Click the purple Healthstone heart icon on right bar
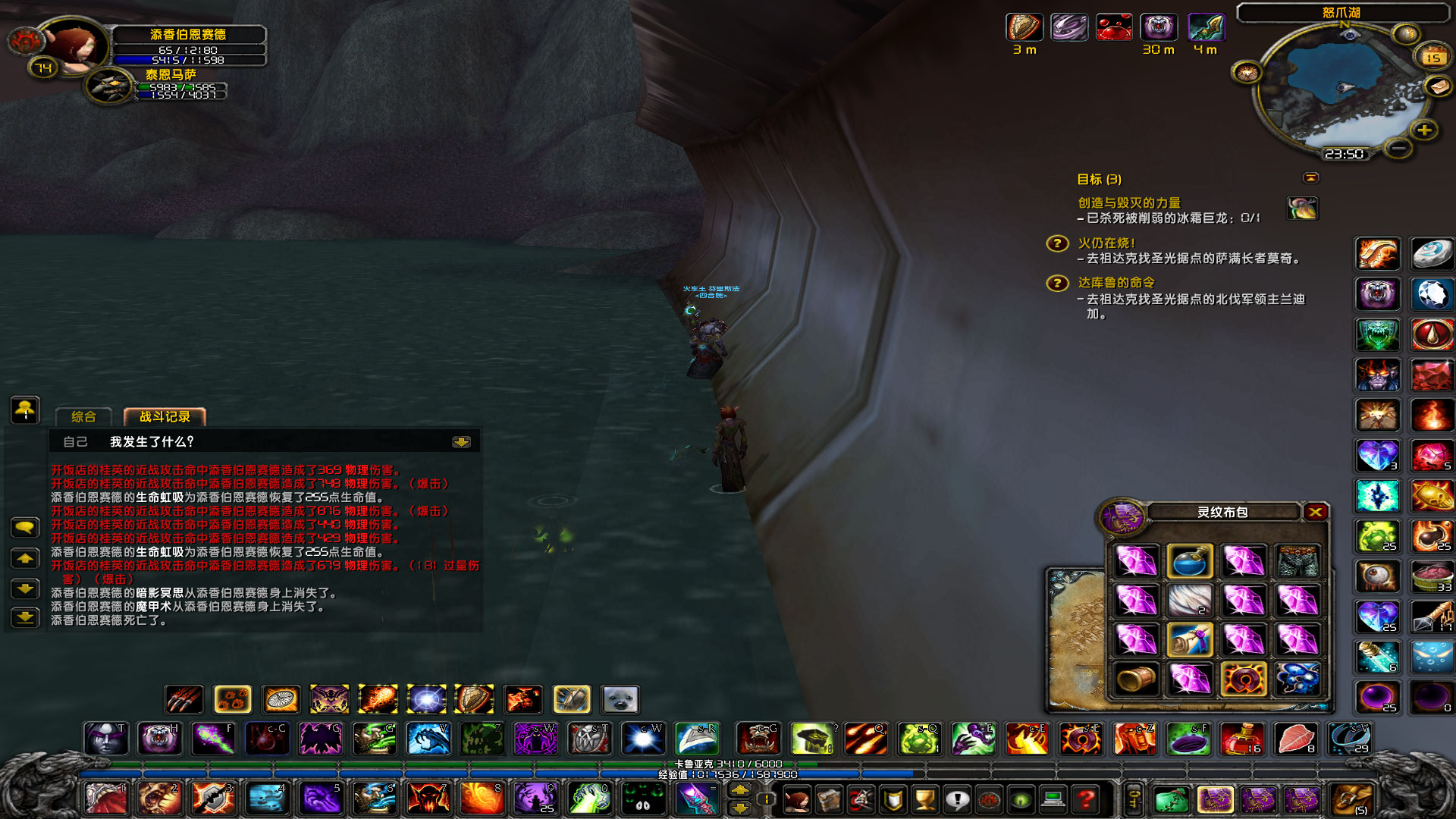The width and height of the screenshot is (1456, 819). tap(1378, 453)
